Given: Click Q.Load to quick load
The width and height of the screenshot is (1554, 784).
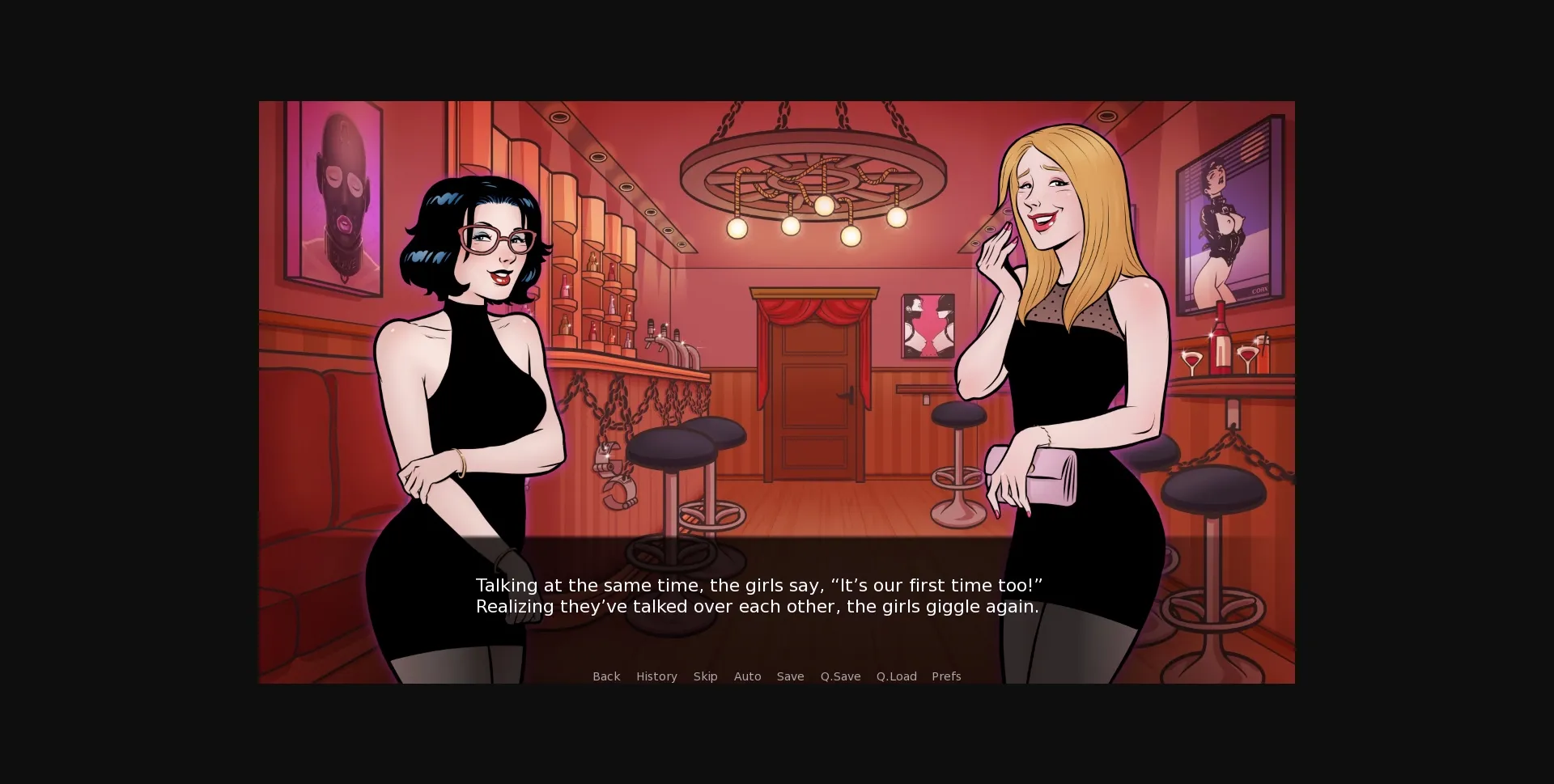Looking at the screenshot, I should [897, 676].
